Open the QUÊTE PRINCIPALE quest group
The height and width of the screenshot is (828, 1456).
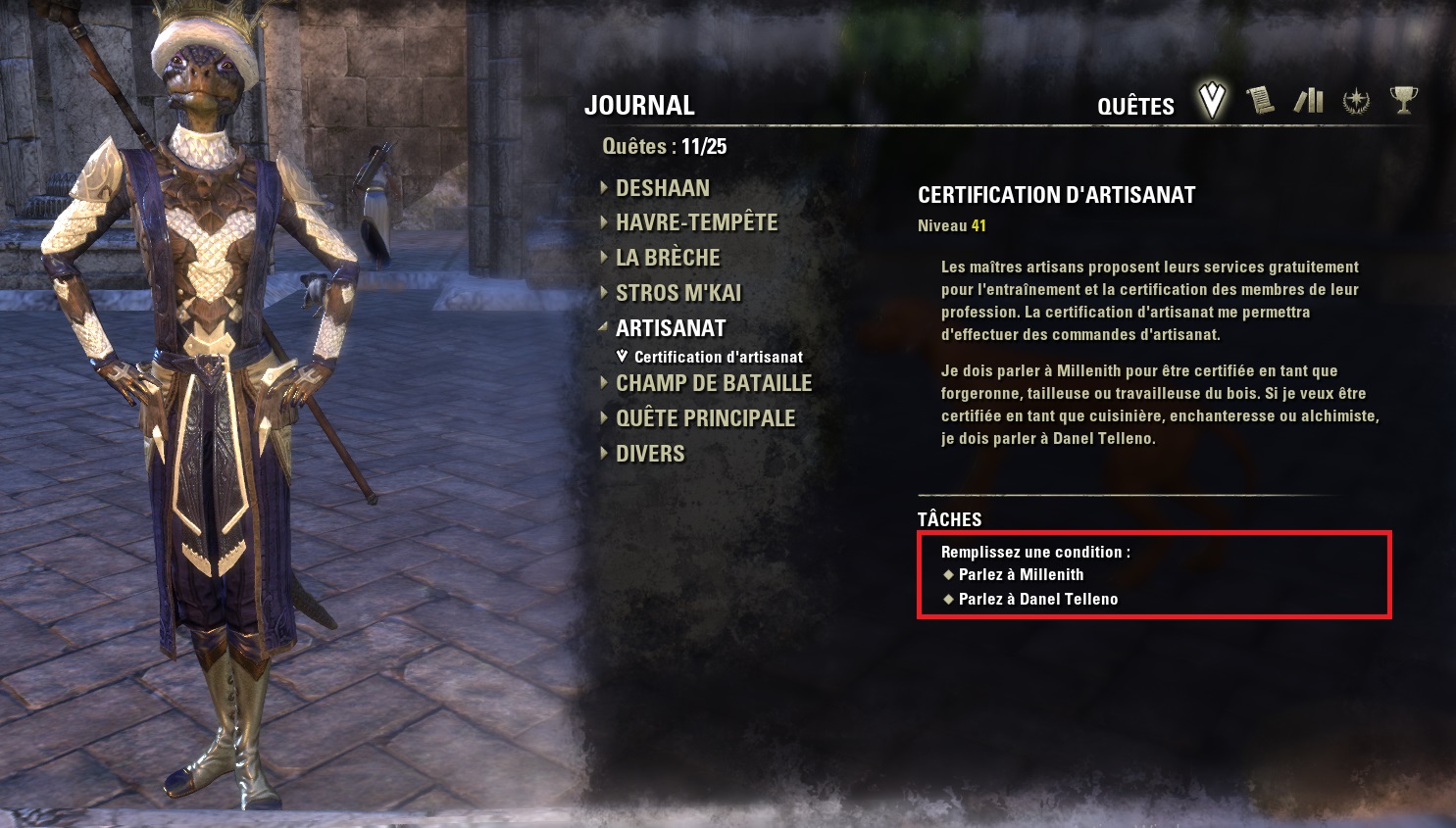point(705,419)
